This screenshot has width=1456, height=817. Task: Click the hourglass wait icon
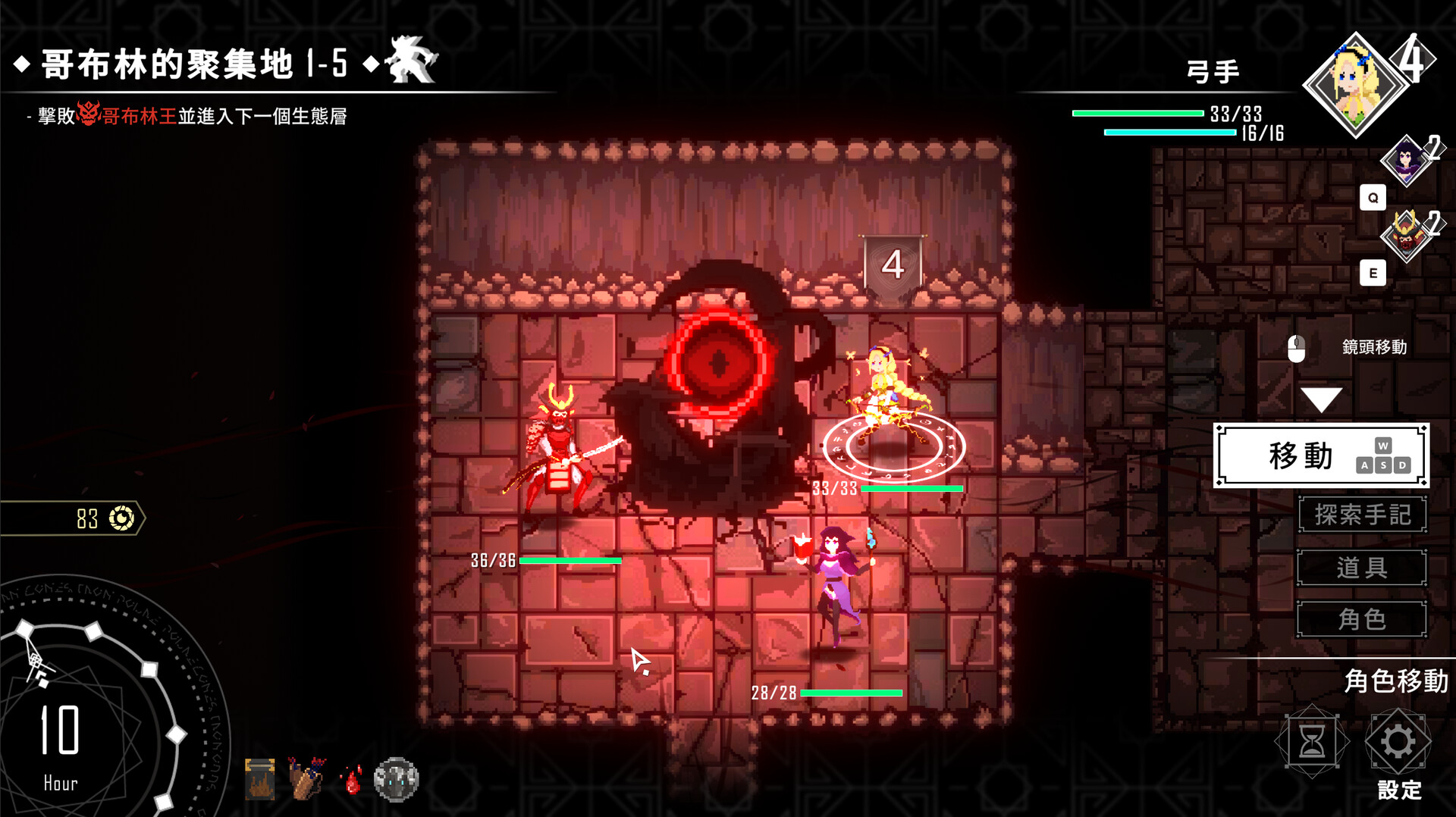tap(1312, 742)
